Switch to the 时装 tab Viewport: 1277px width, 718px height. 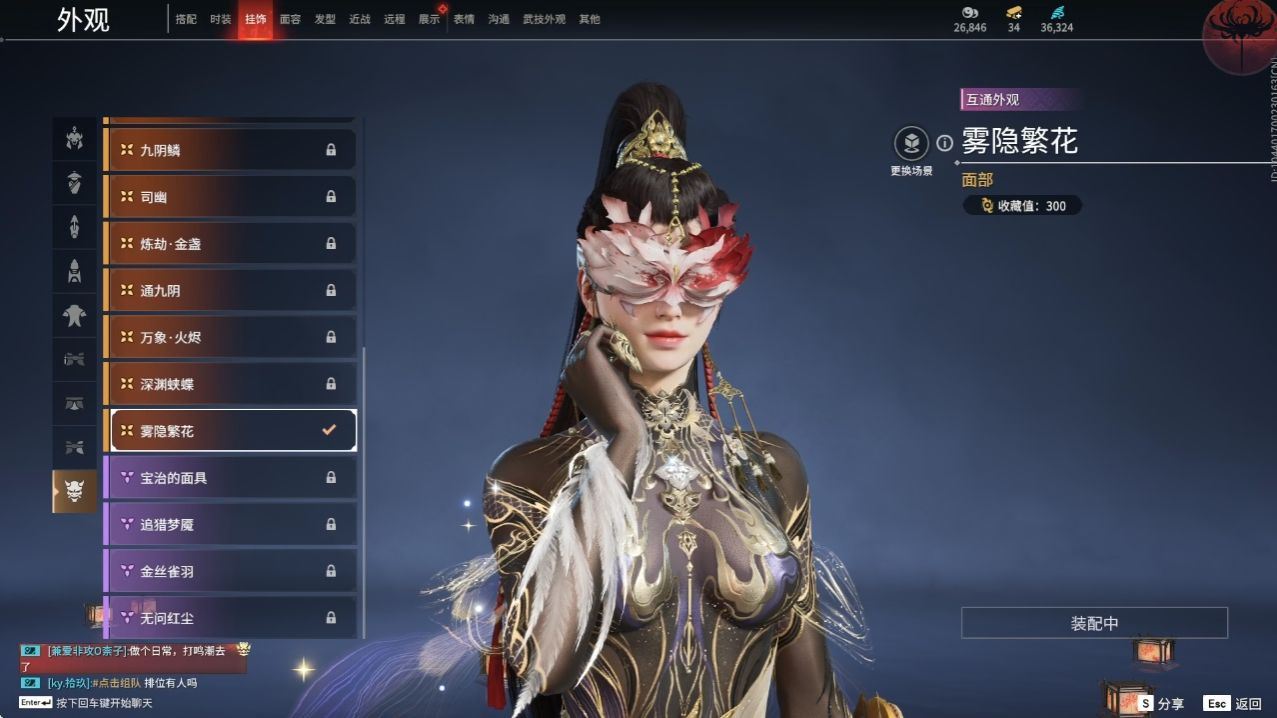tap(220, 19)
